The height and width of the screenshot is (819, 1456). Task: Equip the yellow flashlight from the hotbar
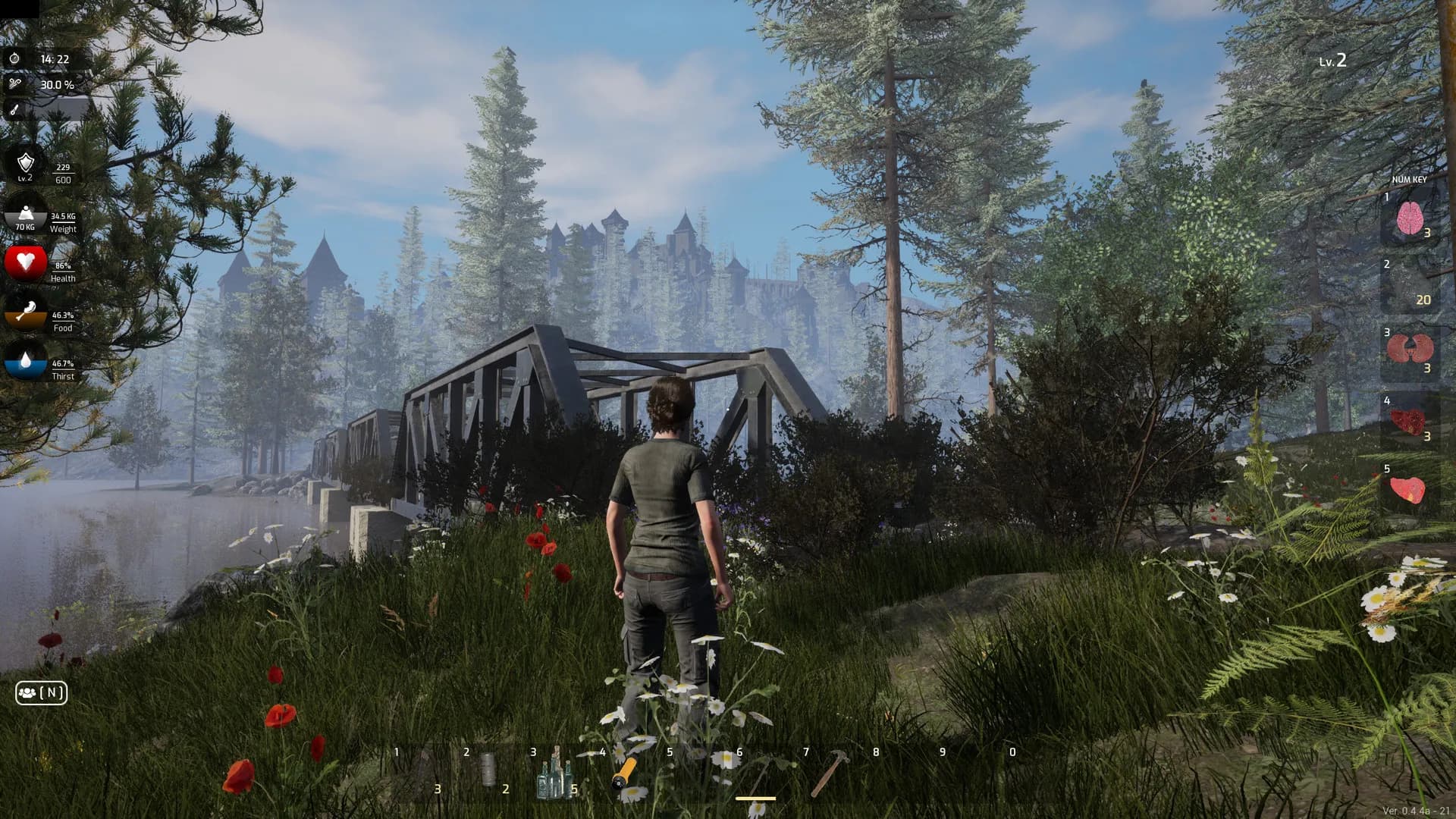click(624, 773)
